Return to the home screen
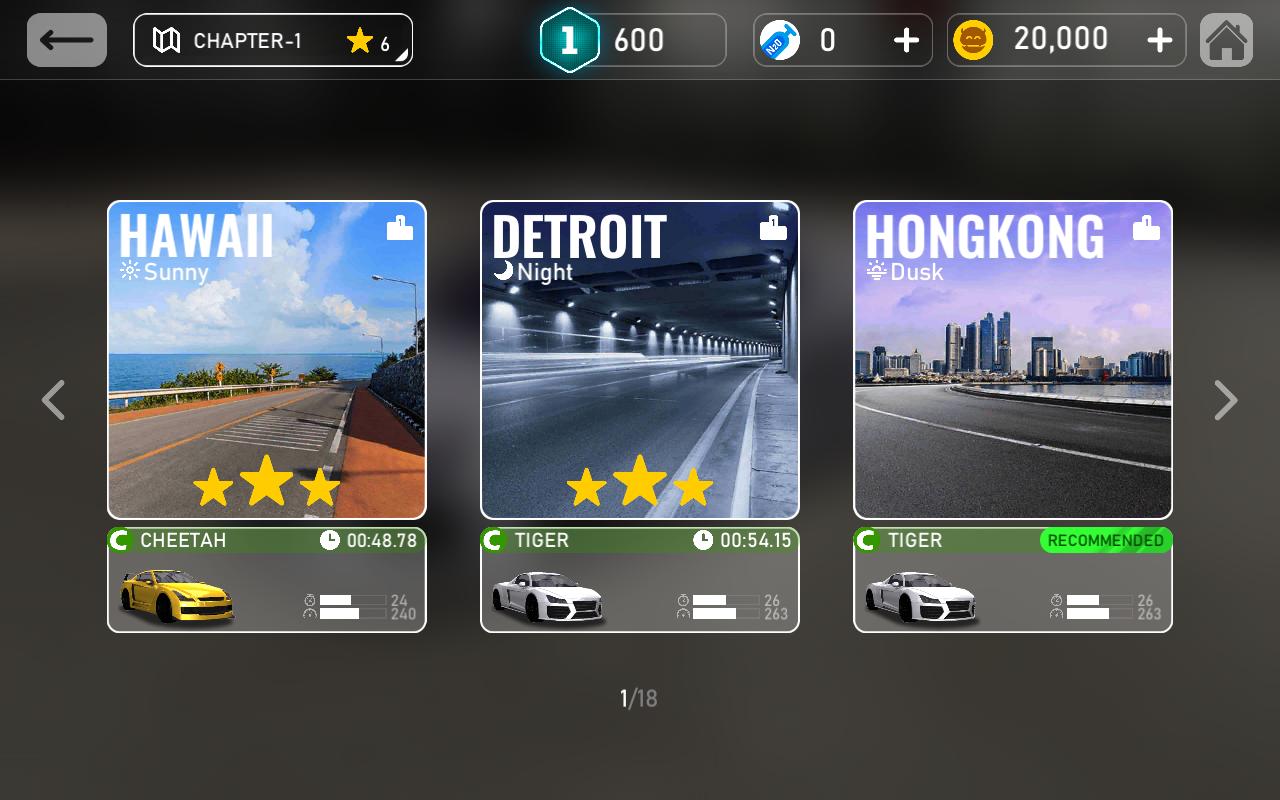Image resolution: width=1280 pixels, height=800 pixels. pos(1226,40)
